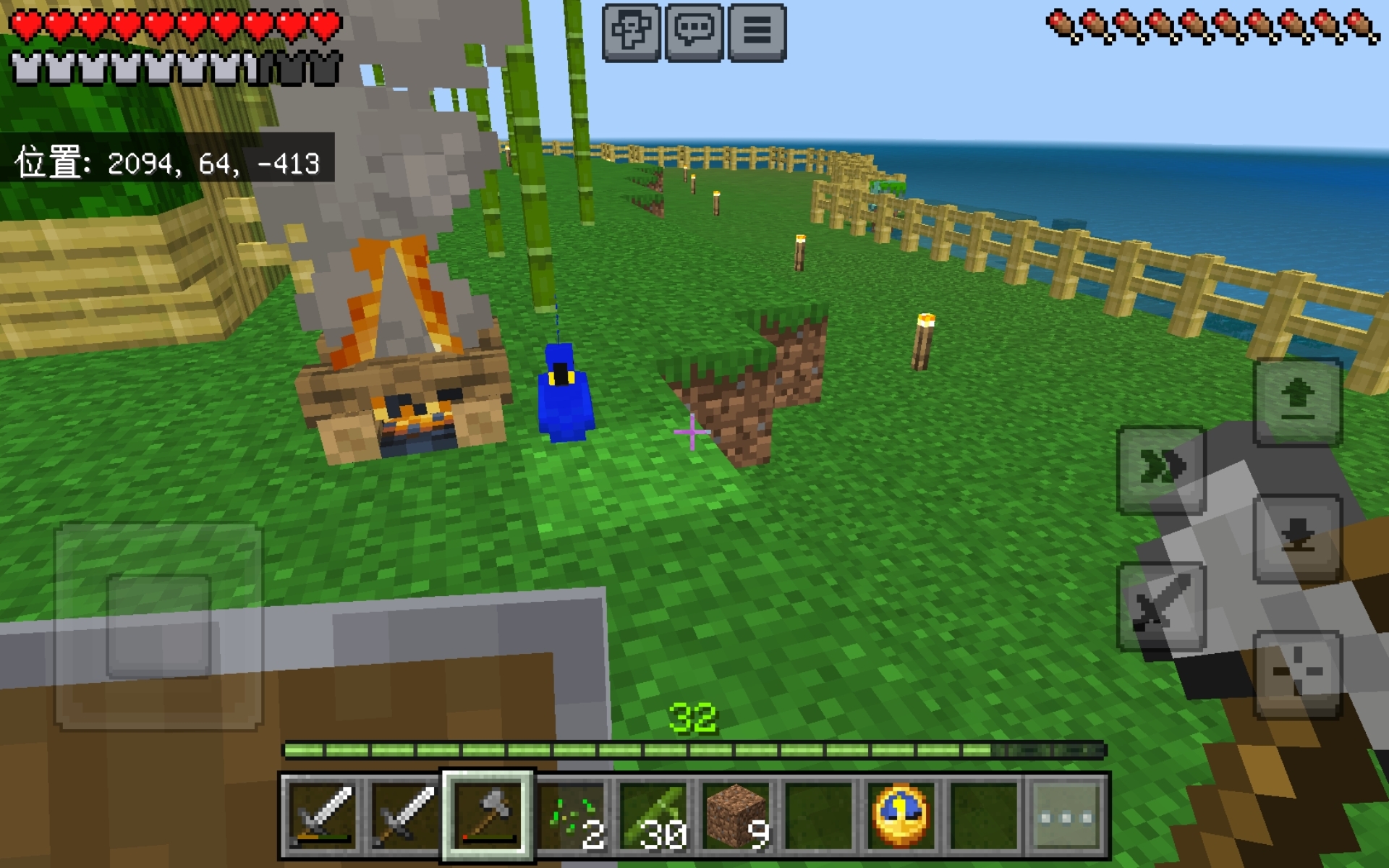Open the chat speech bubble button

click(694, 32)
